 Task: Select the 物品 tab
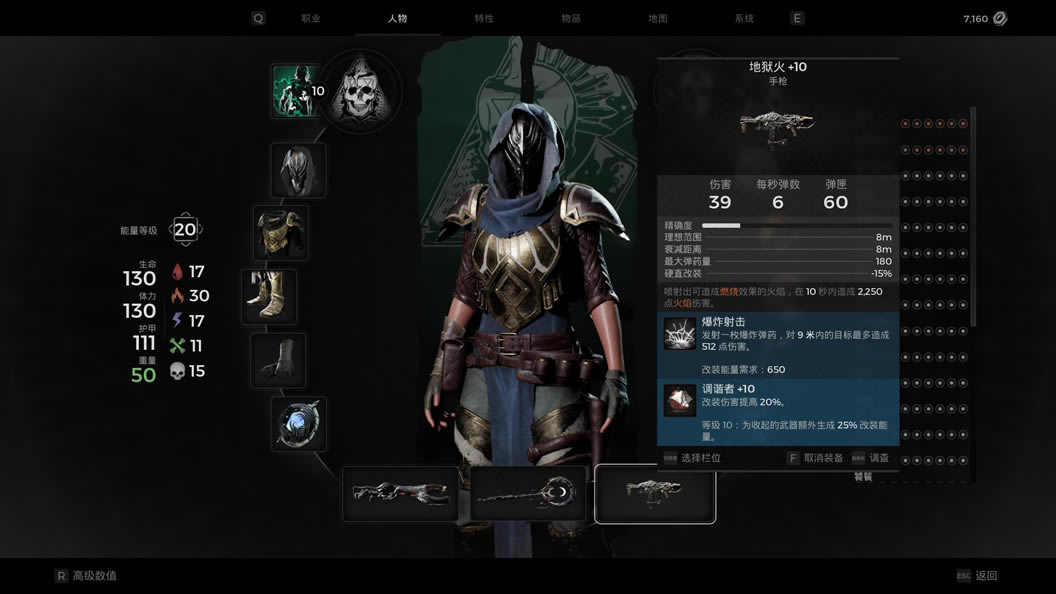[571, 18]
